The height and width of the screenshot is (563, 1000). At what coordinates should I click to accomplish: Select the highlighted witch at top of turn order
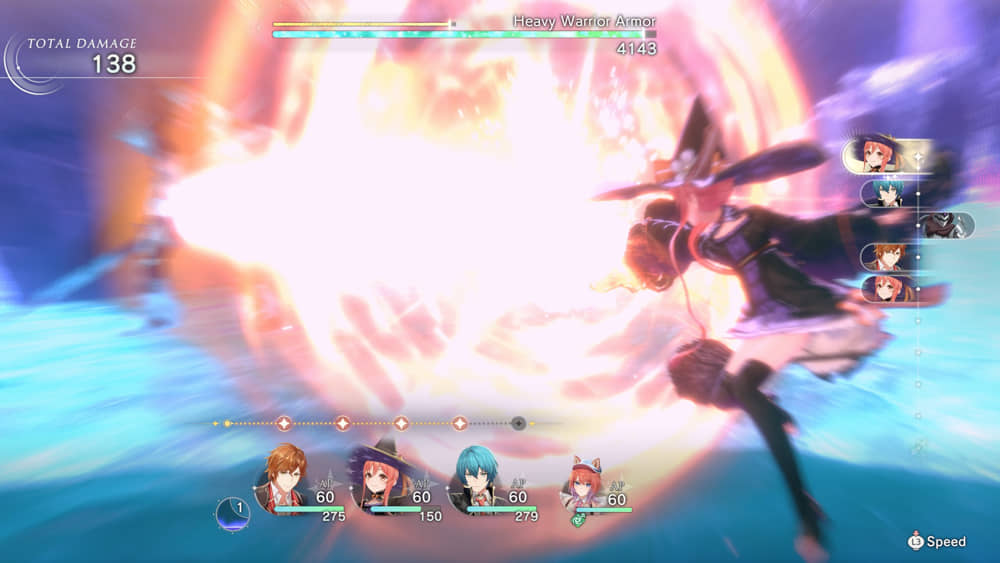click(876, 156)
